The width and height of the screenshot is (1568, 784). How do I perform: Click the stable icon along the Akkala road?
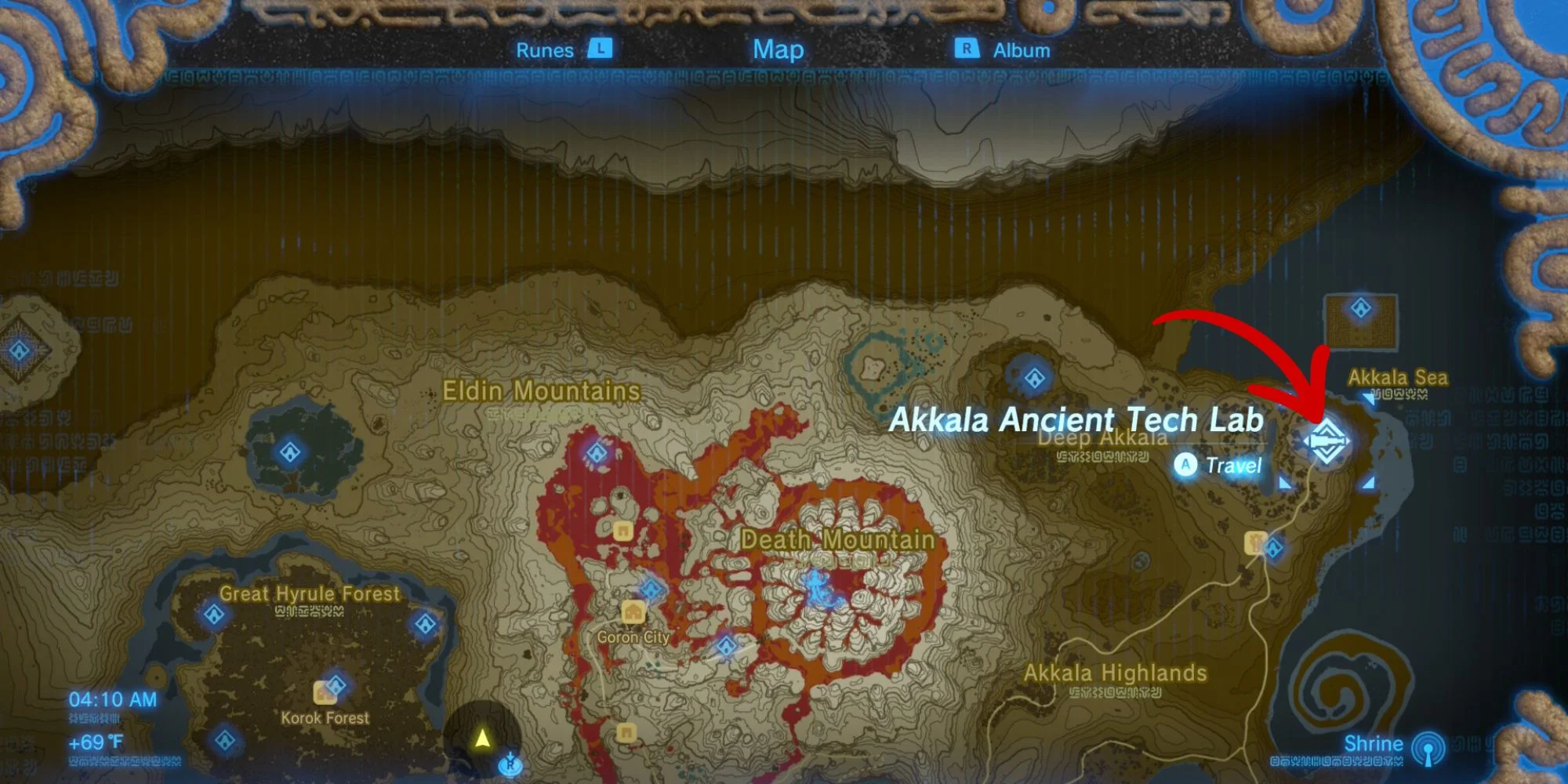click(1257, 543)
